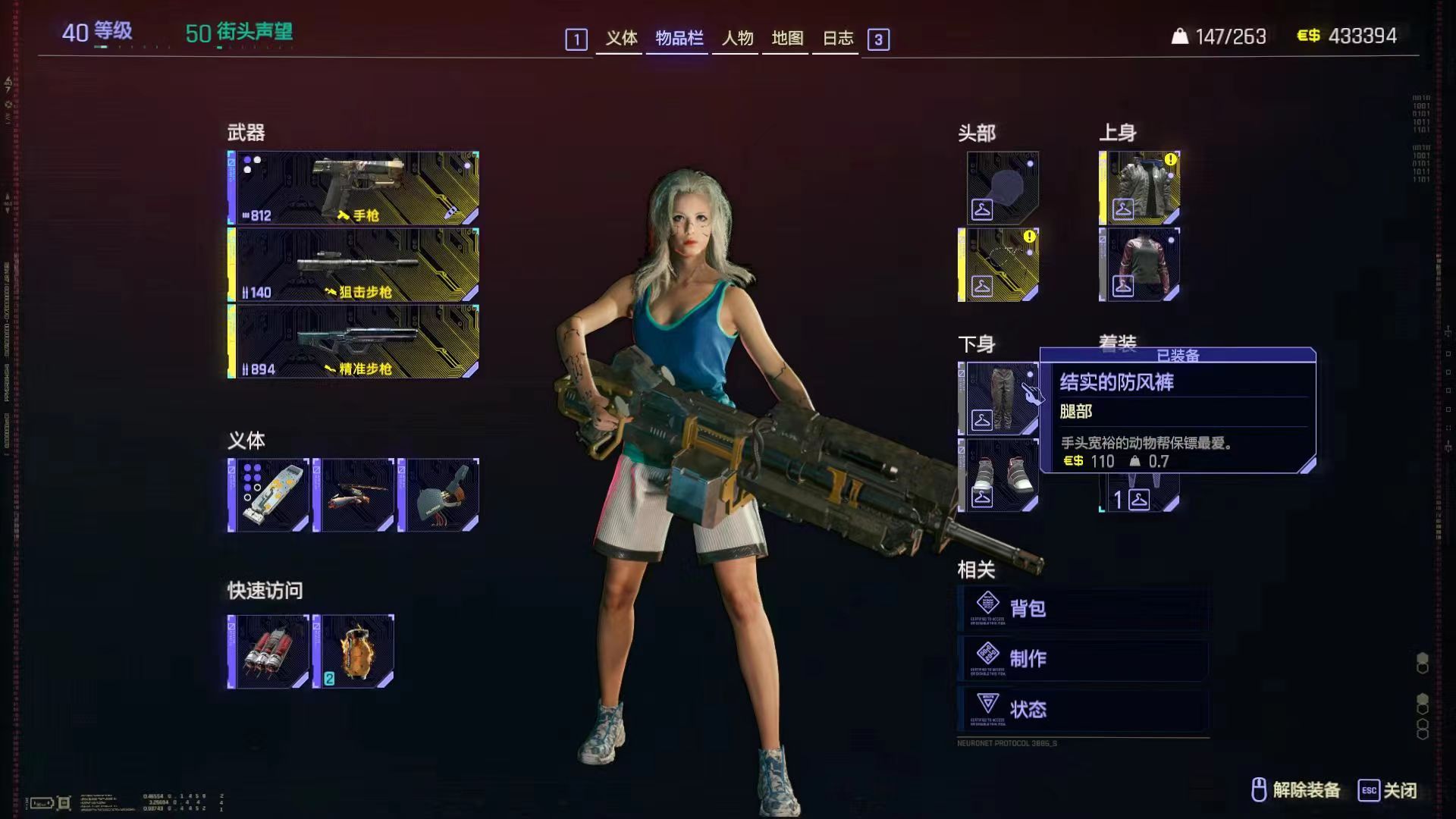Click the 结实的防风裤 pants slot
1456x819 pixels.
tap(999, 398)
